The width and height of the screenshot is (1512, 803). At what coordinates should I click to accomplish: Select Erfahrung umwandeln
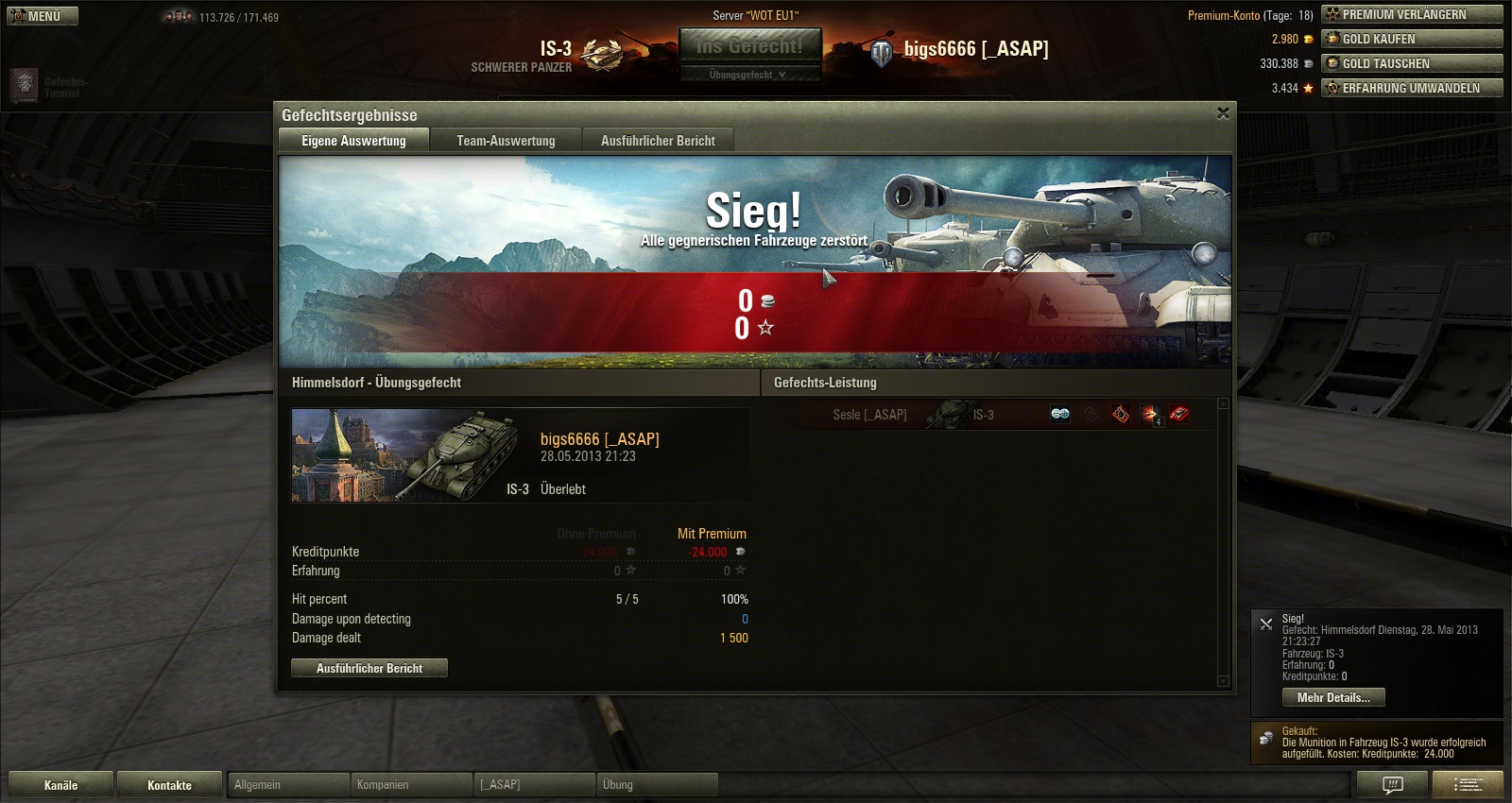pyautogui.click(x=1412, y=88)
